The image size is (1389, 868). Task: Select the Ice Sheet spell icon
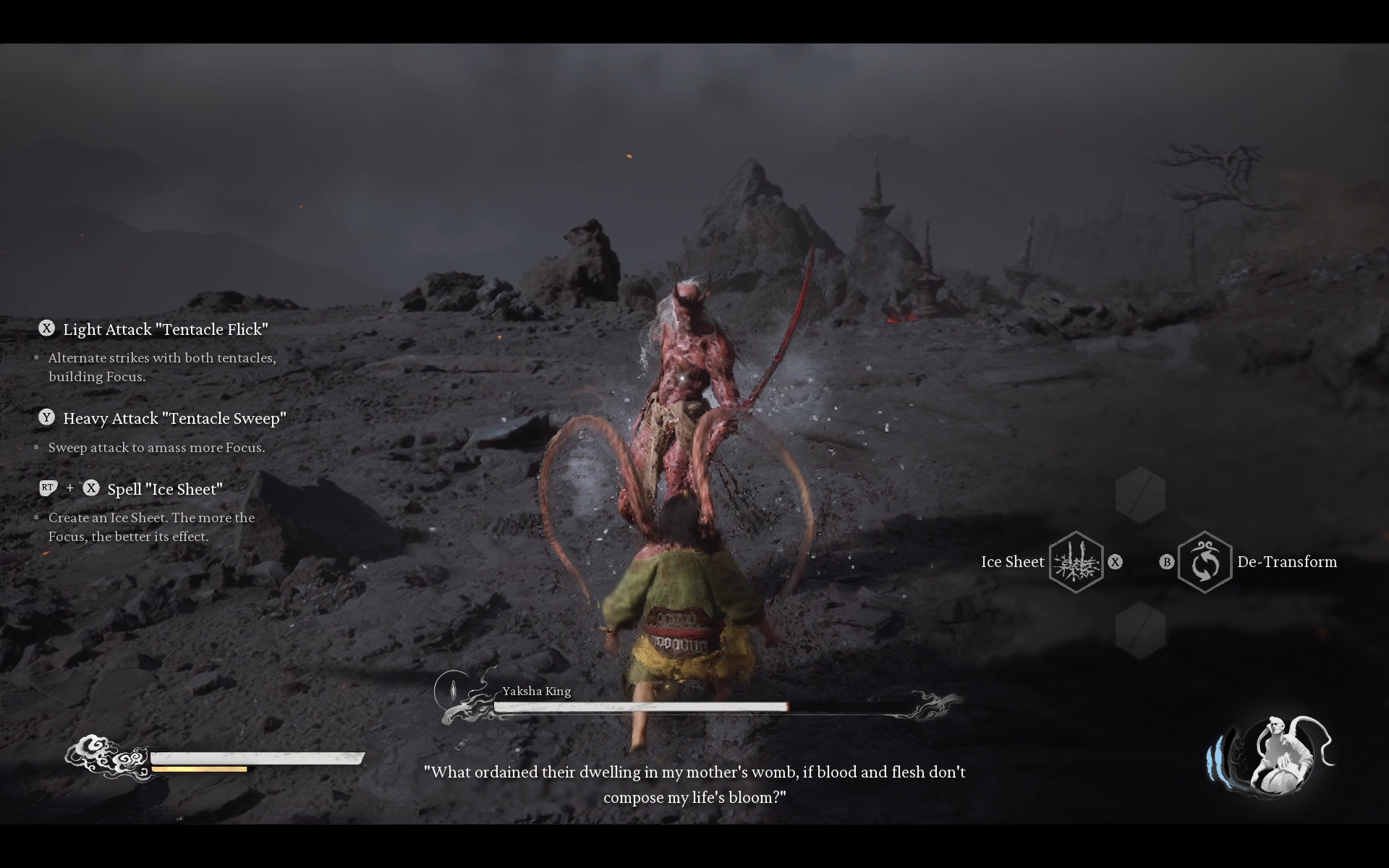1077,562
